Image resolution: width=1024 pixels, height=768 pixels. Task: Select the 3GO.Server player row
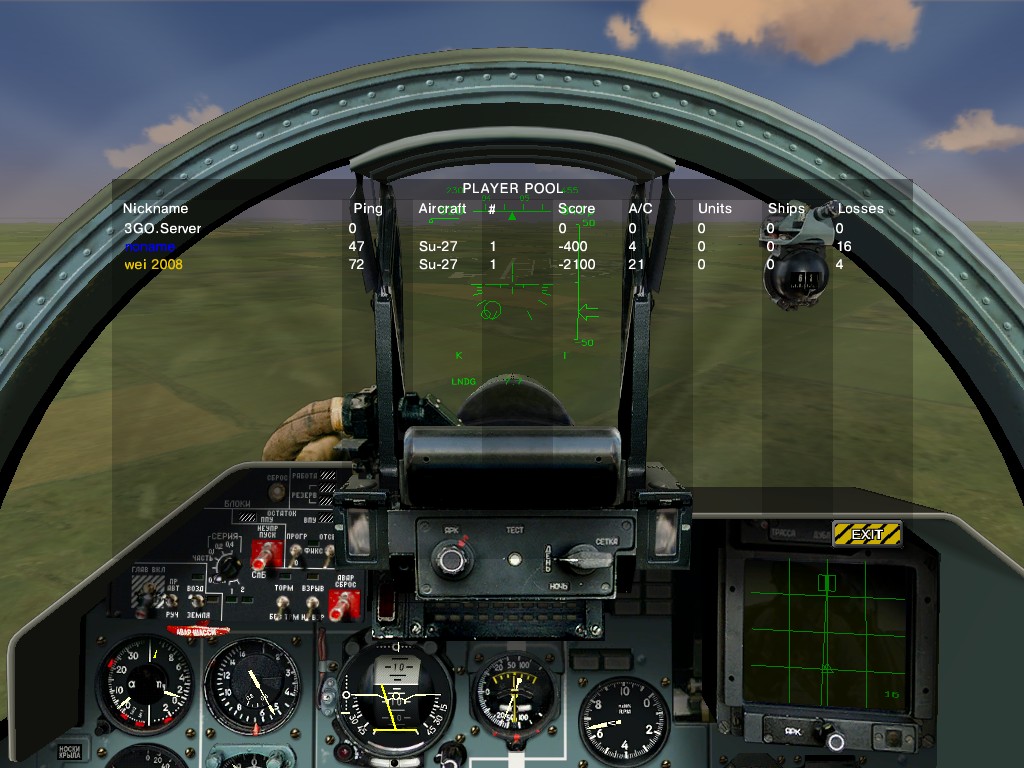[162, 228]
